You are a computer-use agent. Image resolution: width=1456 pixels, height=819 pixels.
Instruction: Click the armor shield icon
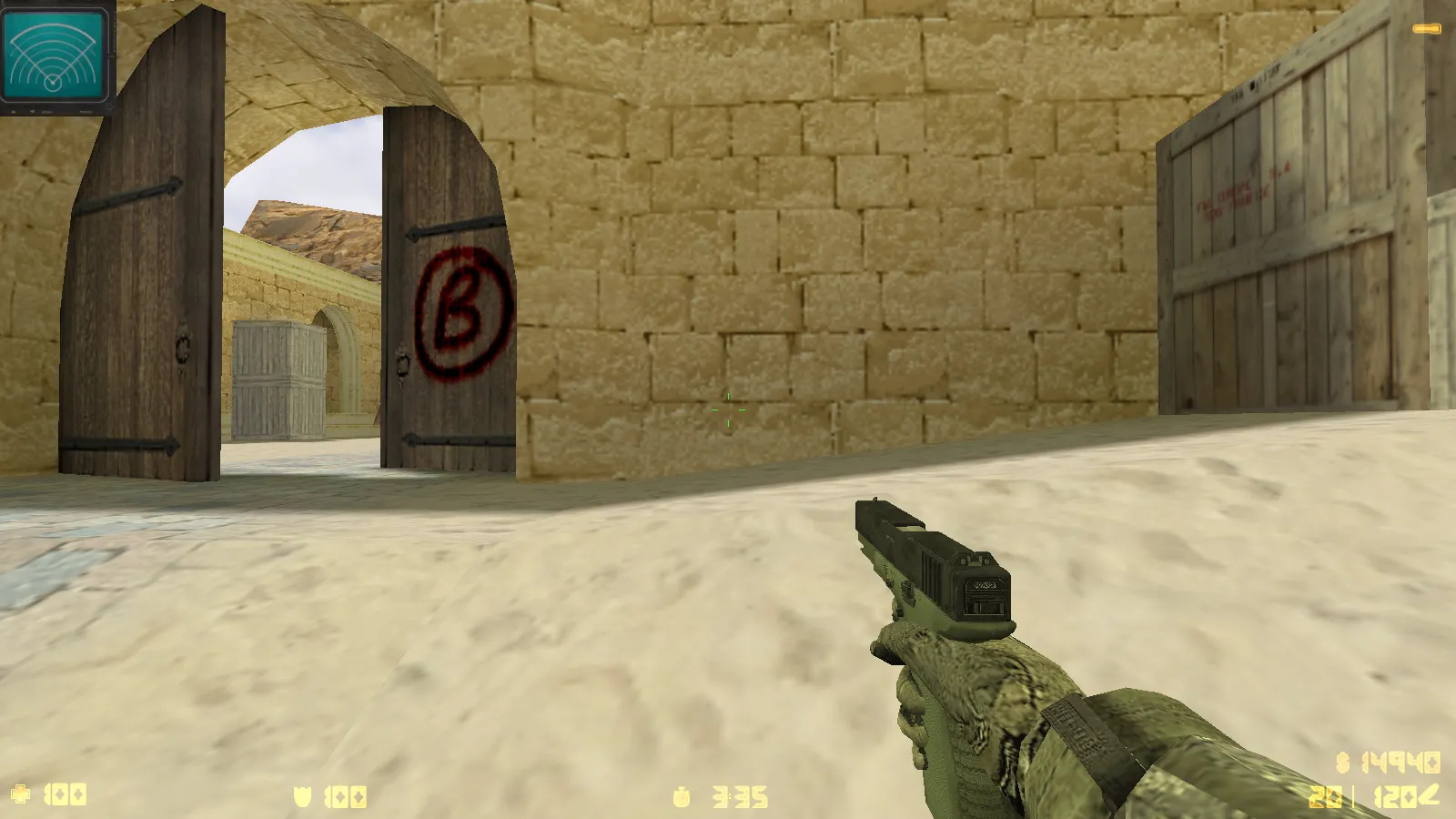303,794
